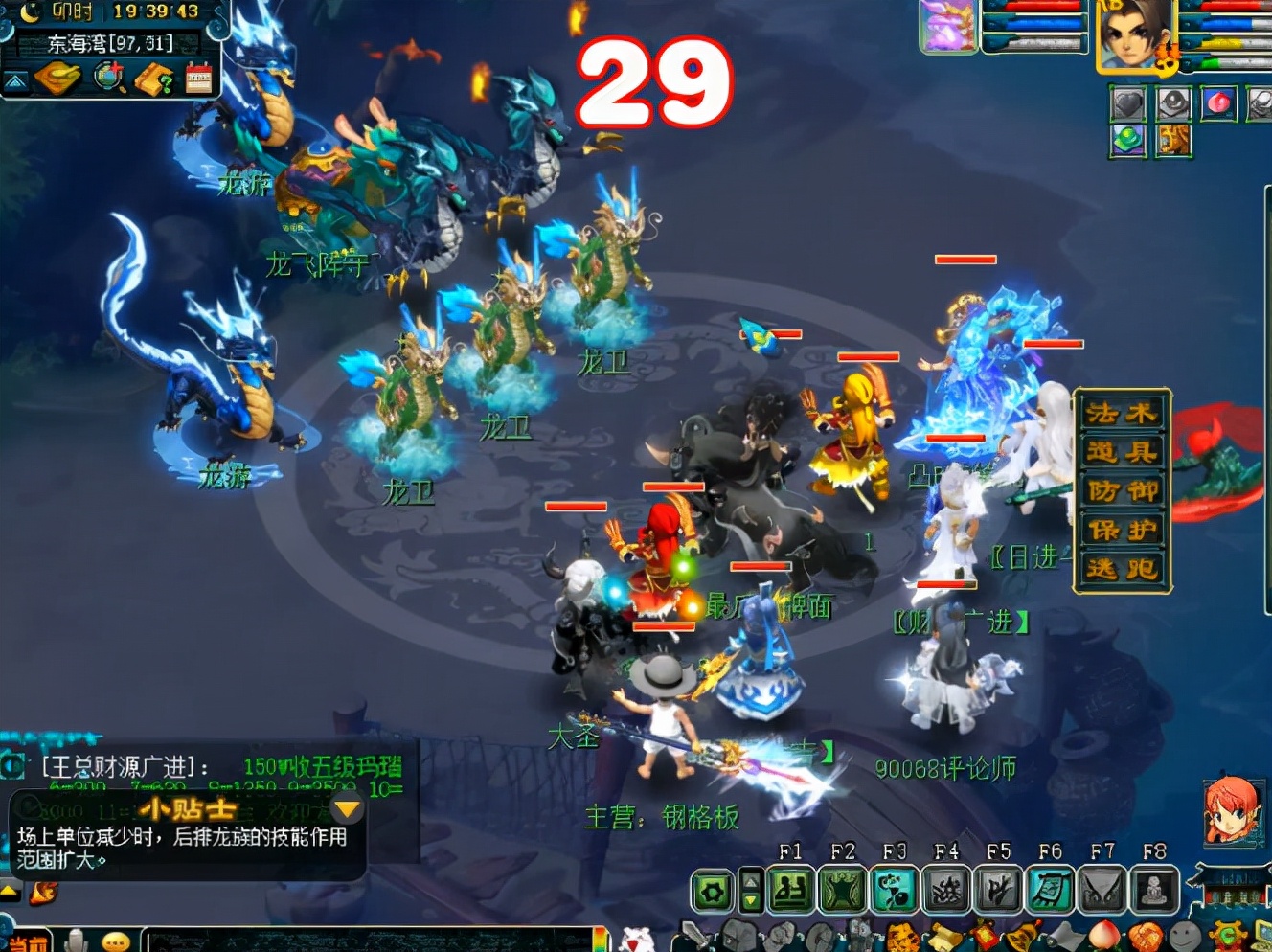The width and height of the screenshot is (1272, 952).
Task: Collapse the 小贴士 tip panel arrow
Action: 347,810
